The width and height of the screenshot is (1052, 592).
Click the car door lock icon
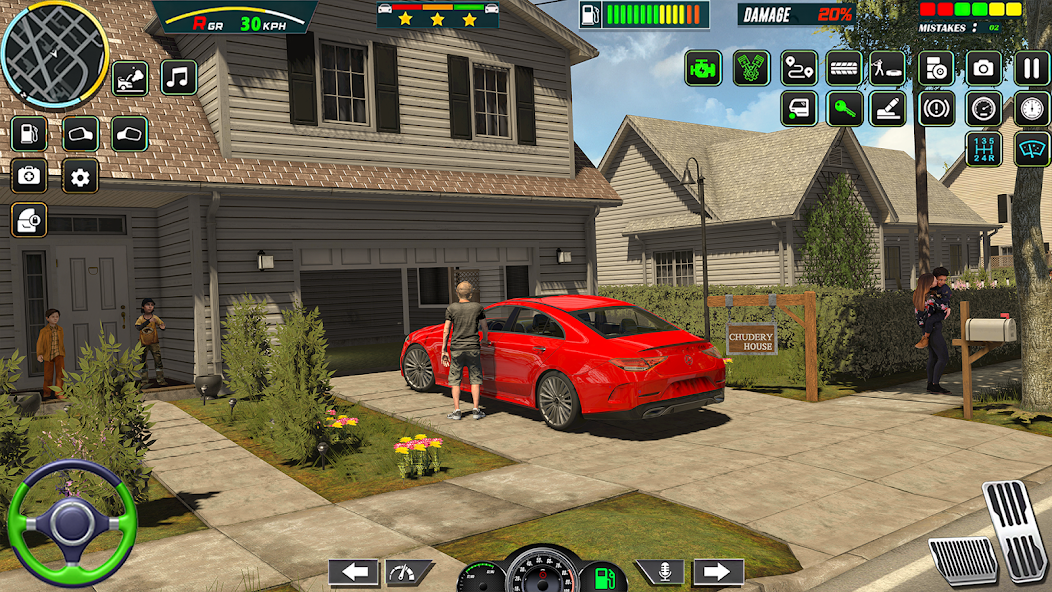coord(29,219)
